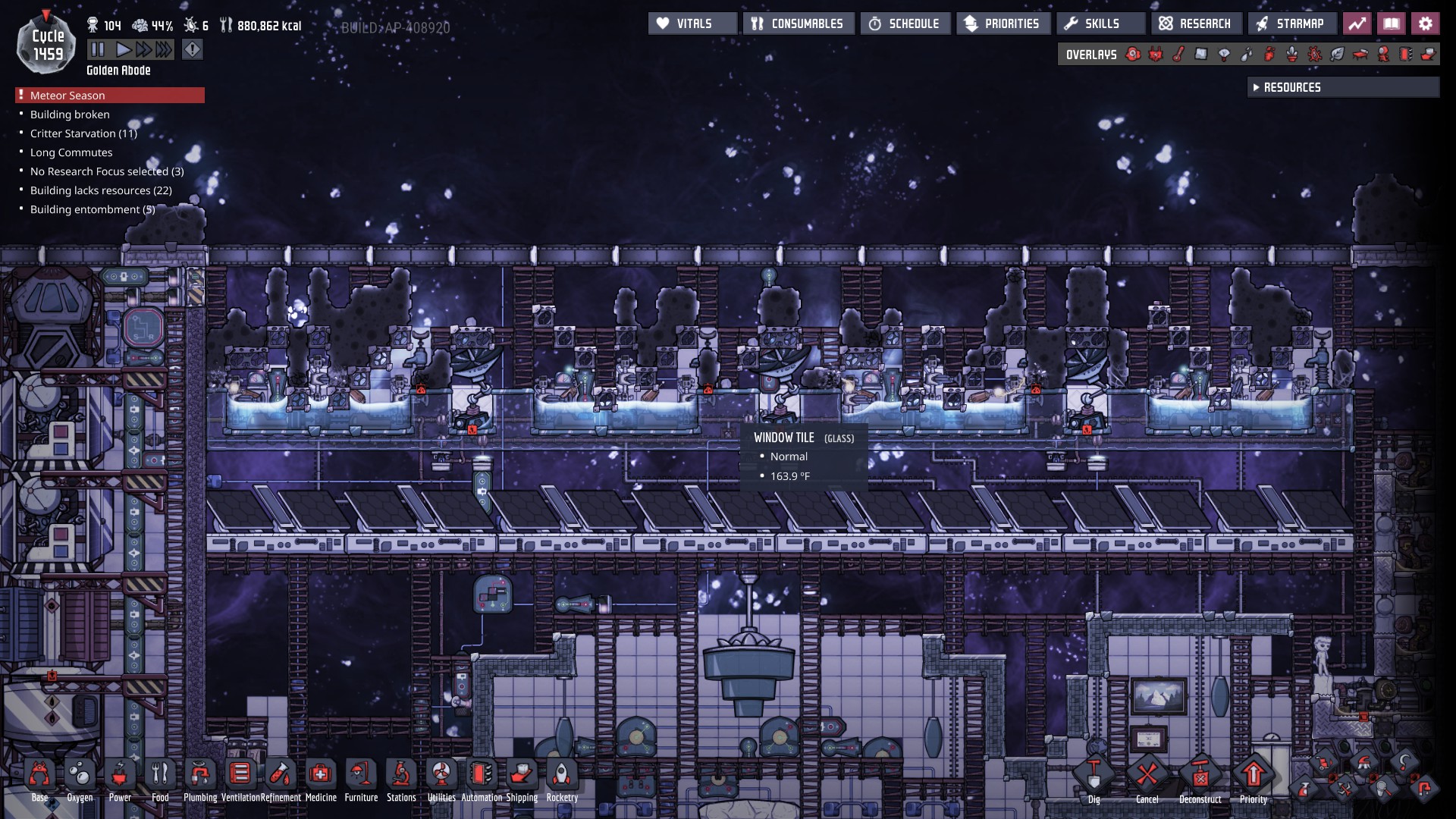
Task: Show the Schedule screen
Action: coord(905,24)
